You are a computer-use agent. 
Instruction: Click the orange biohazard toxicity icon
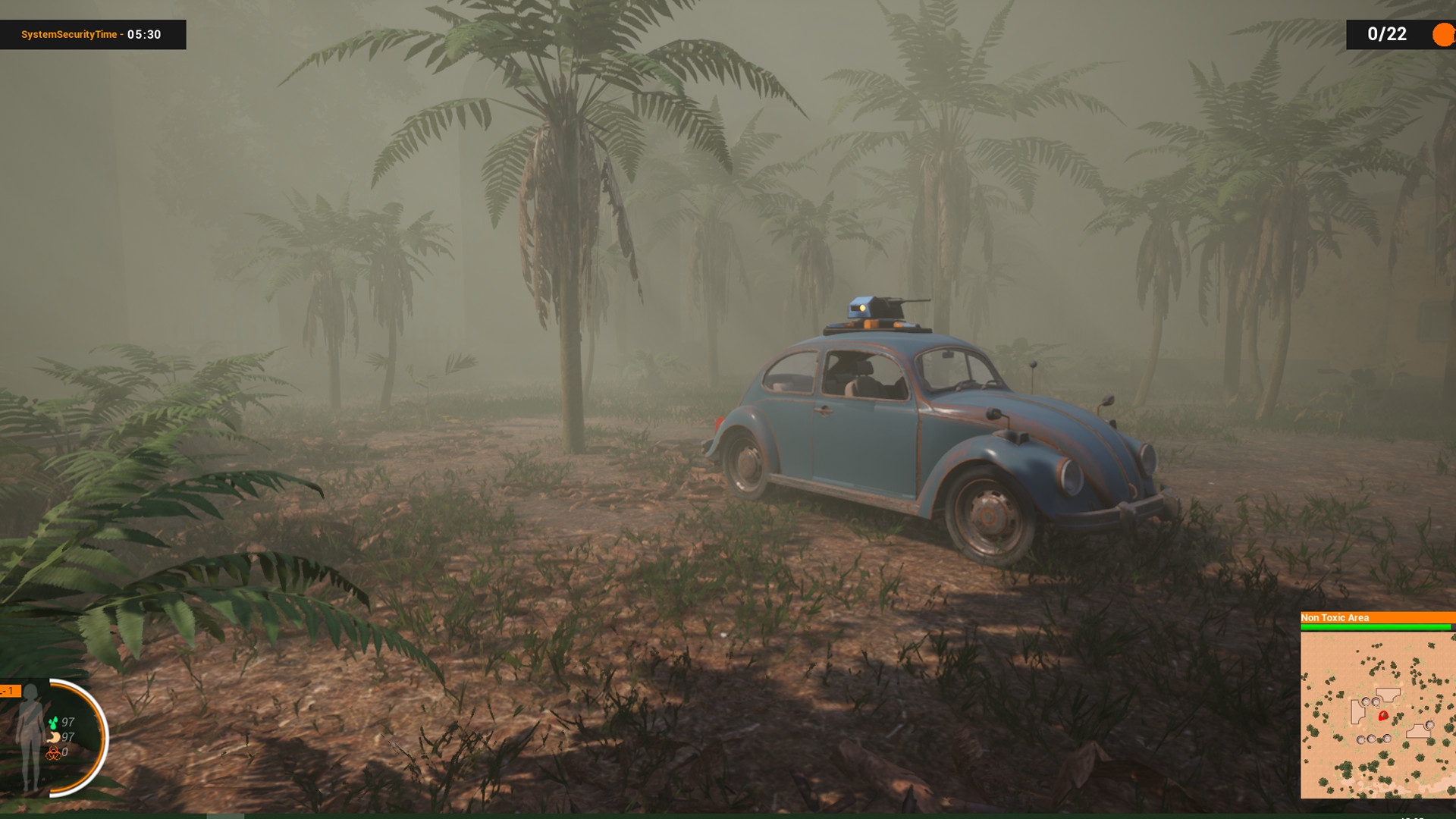click(55, 754)
